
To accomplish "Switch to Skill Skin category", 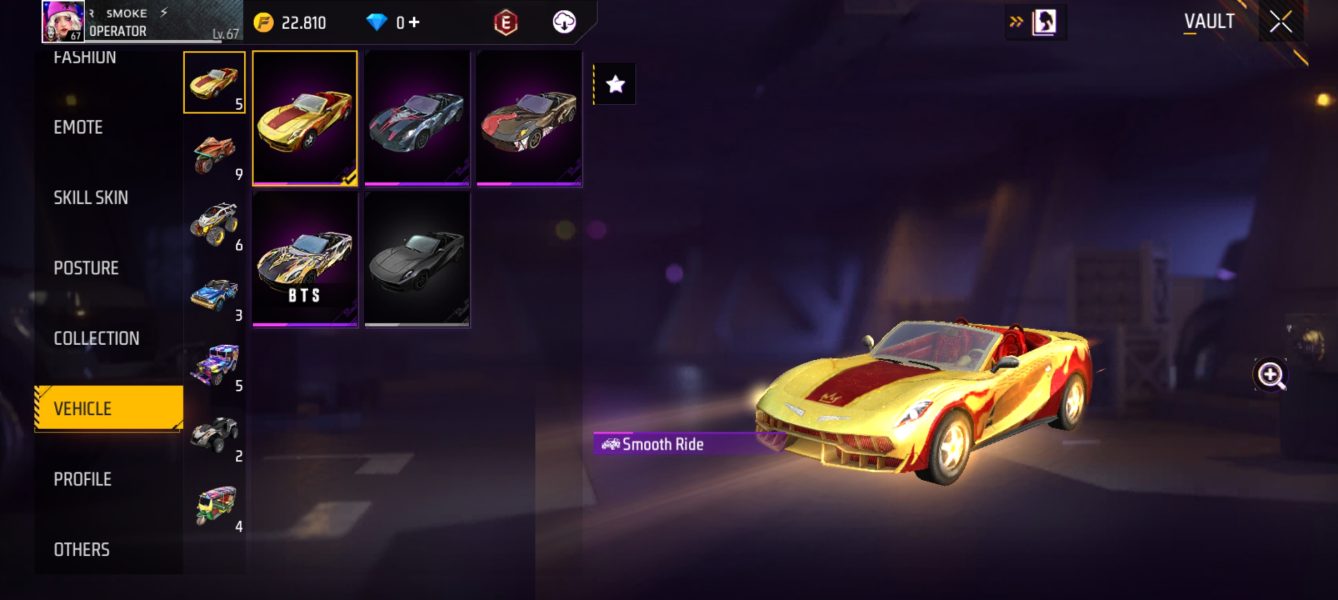I will [91, 198].
